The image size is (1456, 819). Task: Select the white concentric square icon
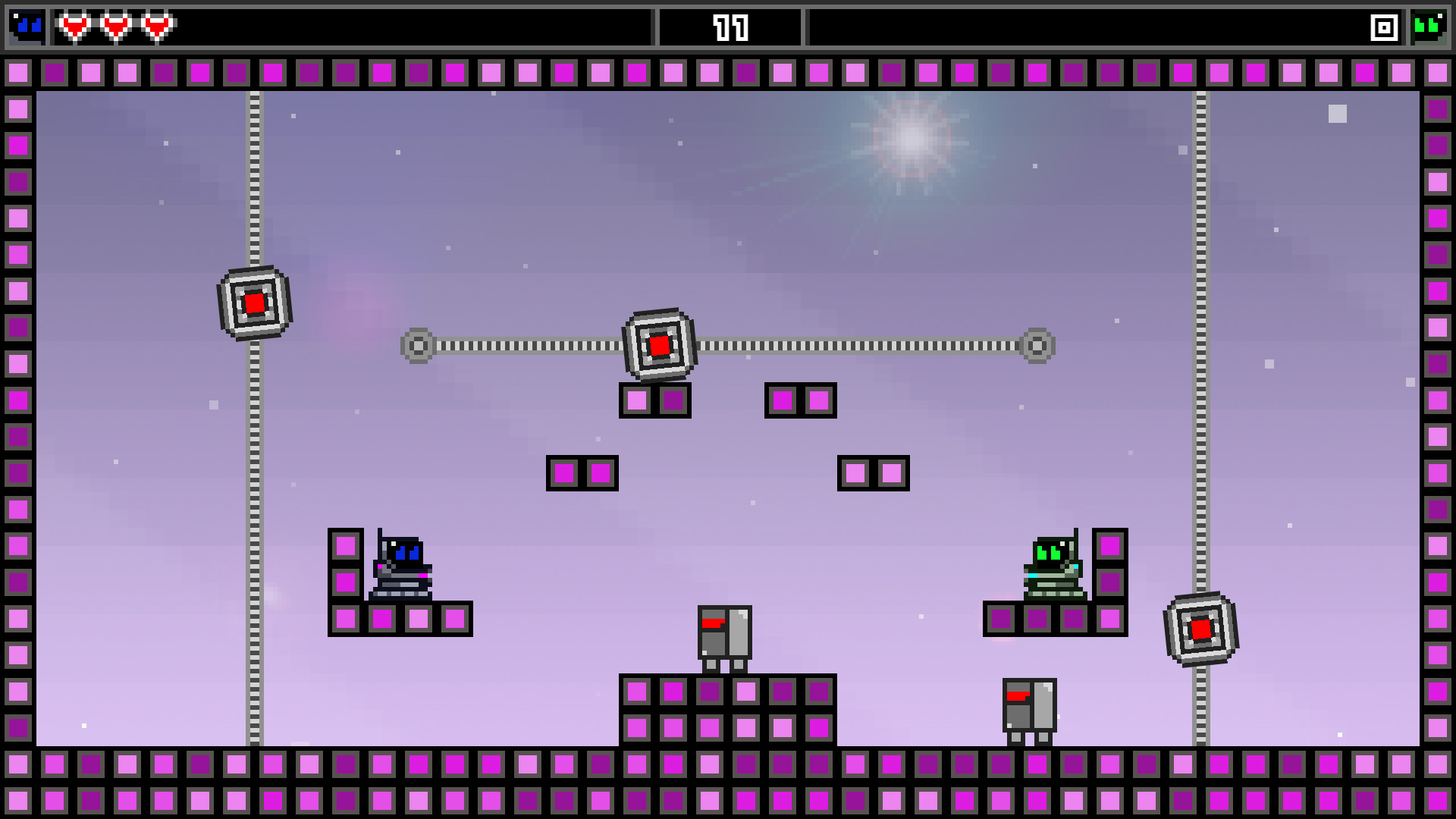[x=1384, y=28]
